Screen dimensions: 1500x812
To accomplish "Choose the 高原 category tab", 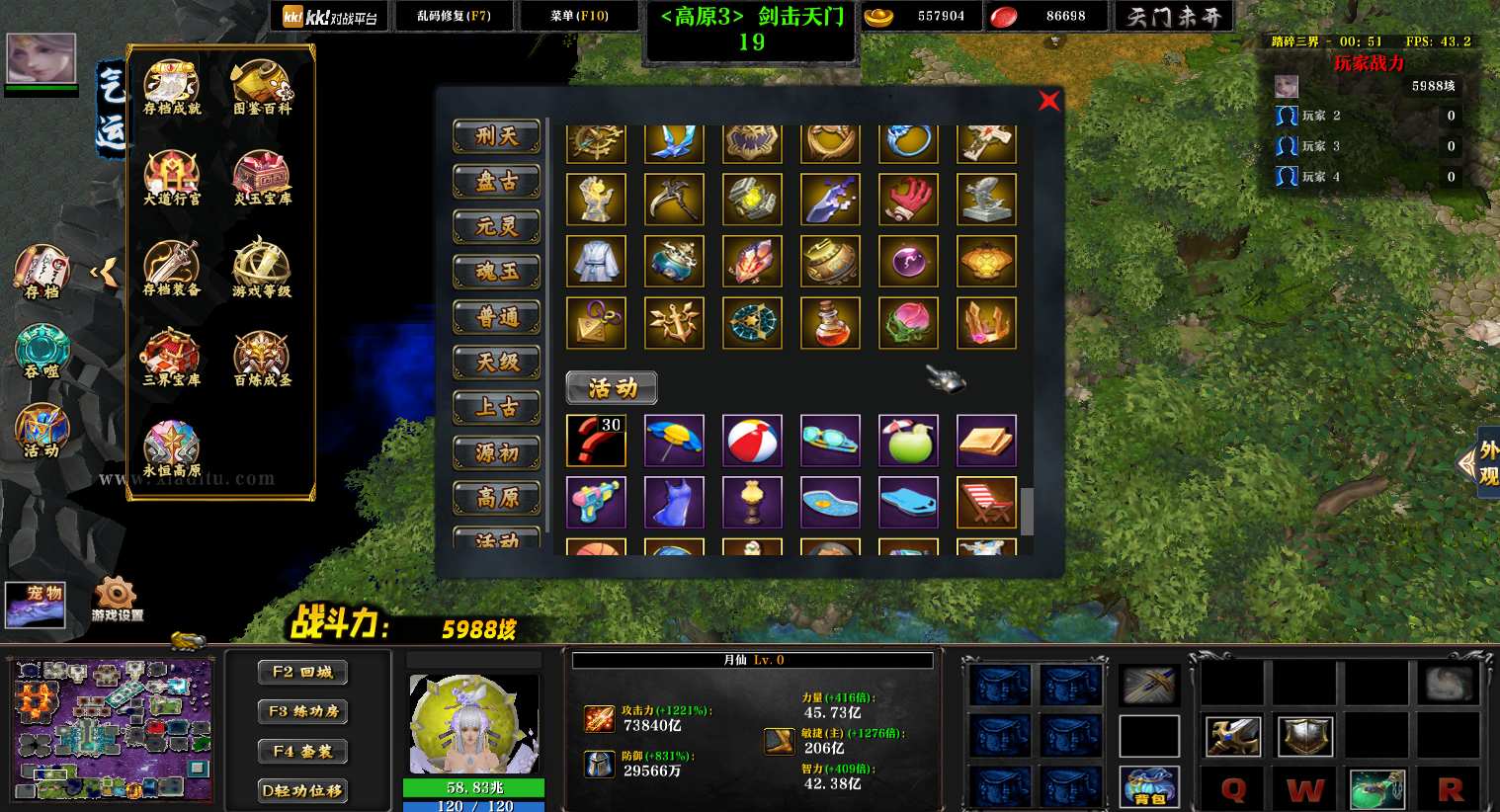I will pos(497,498).
